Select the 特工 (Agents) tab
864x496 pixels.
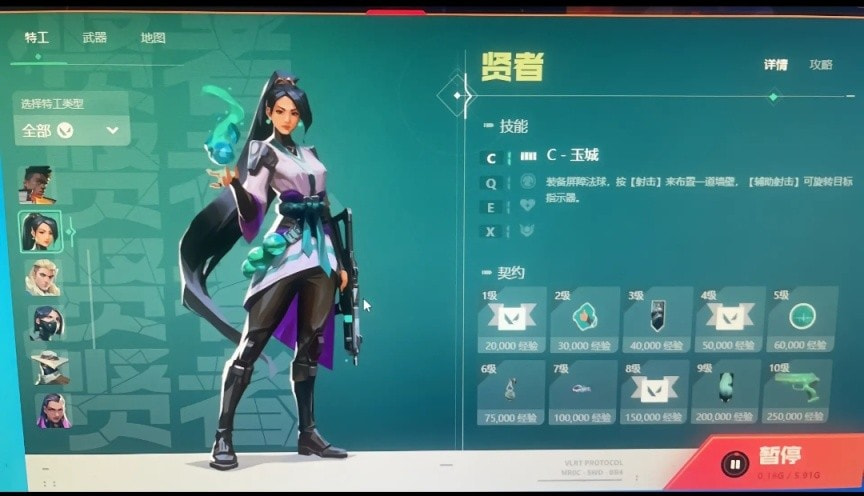pyautogui.click(x=37, y=38)
